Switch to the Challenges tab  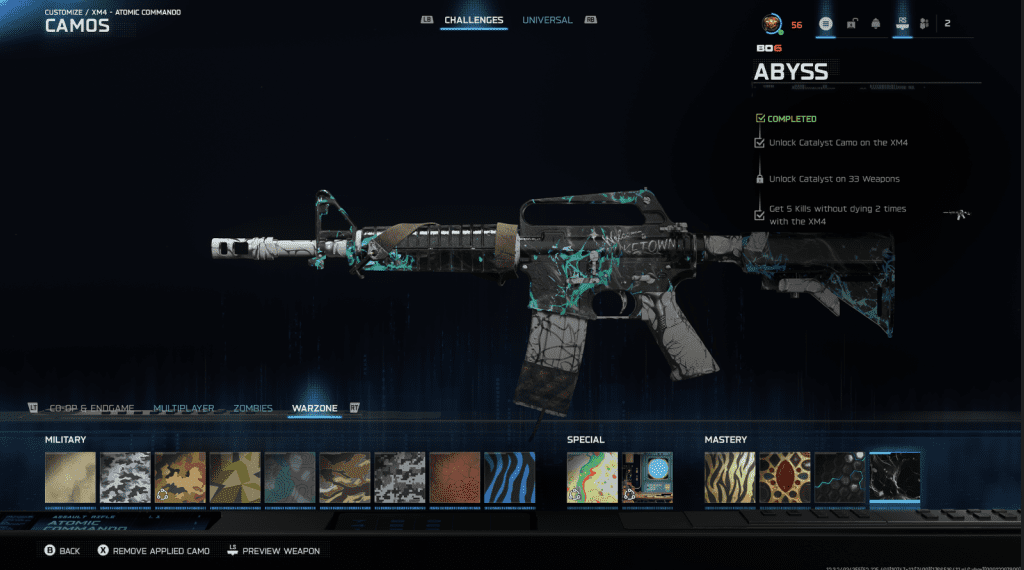(473, 20)
